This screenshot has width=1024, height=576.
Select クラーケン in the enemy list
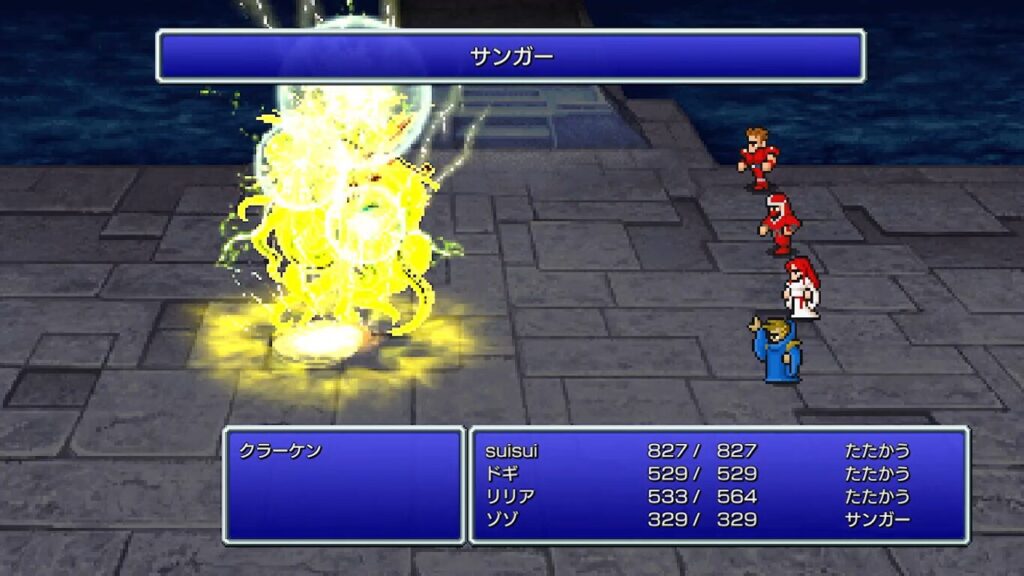(x=281, y=451)
